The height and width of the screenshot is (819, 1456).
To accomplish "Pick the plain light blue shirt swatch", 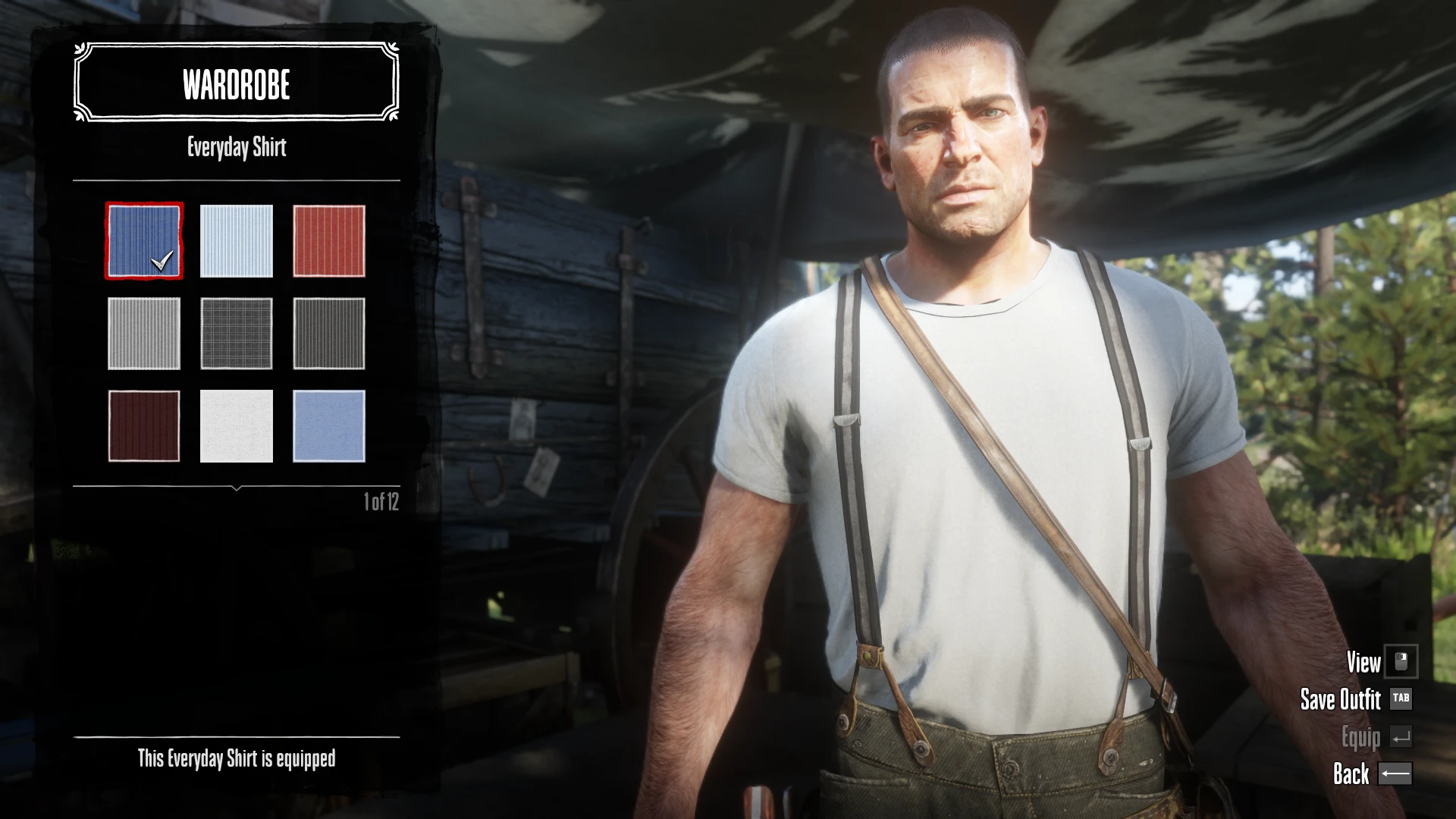I will [329, 426].
